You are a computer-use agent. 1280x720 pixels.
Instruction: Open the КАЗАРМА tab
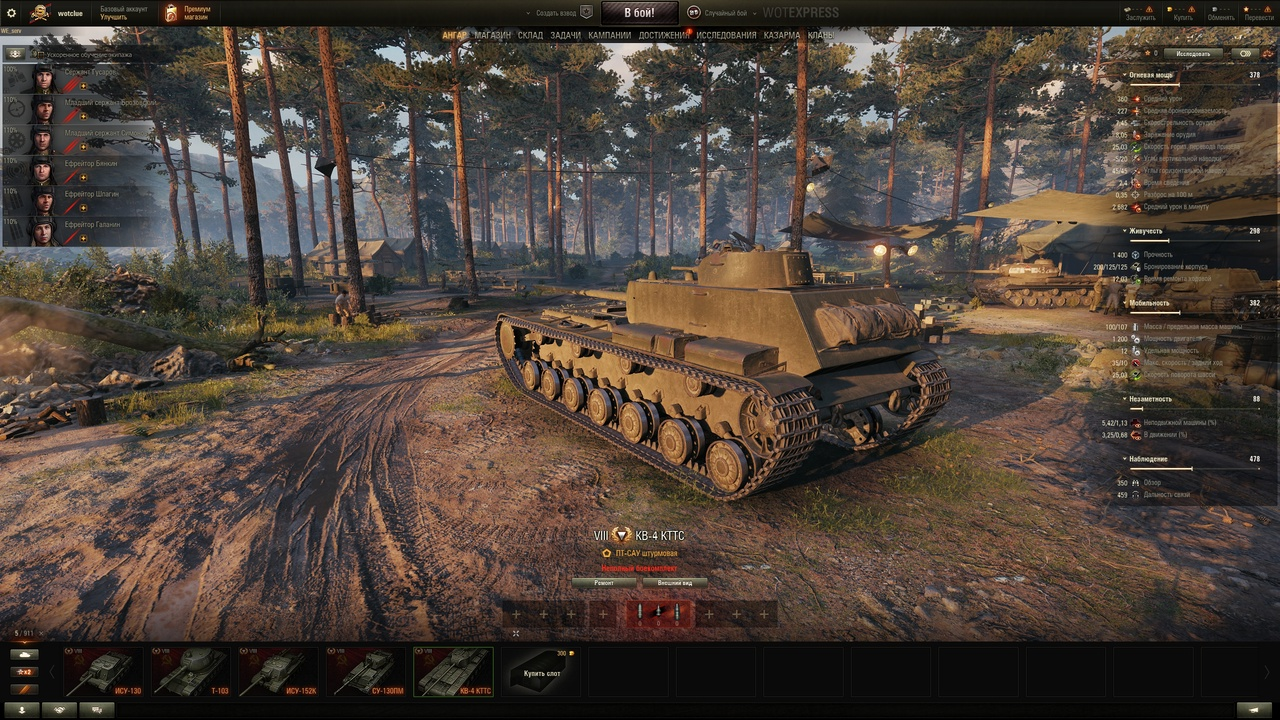point(781,35)
